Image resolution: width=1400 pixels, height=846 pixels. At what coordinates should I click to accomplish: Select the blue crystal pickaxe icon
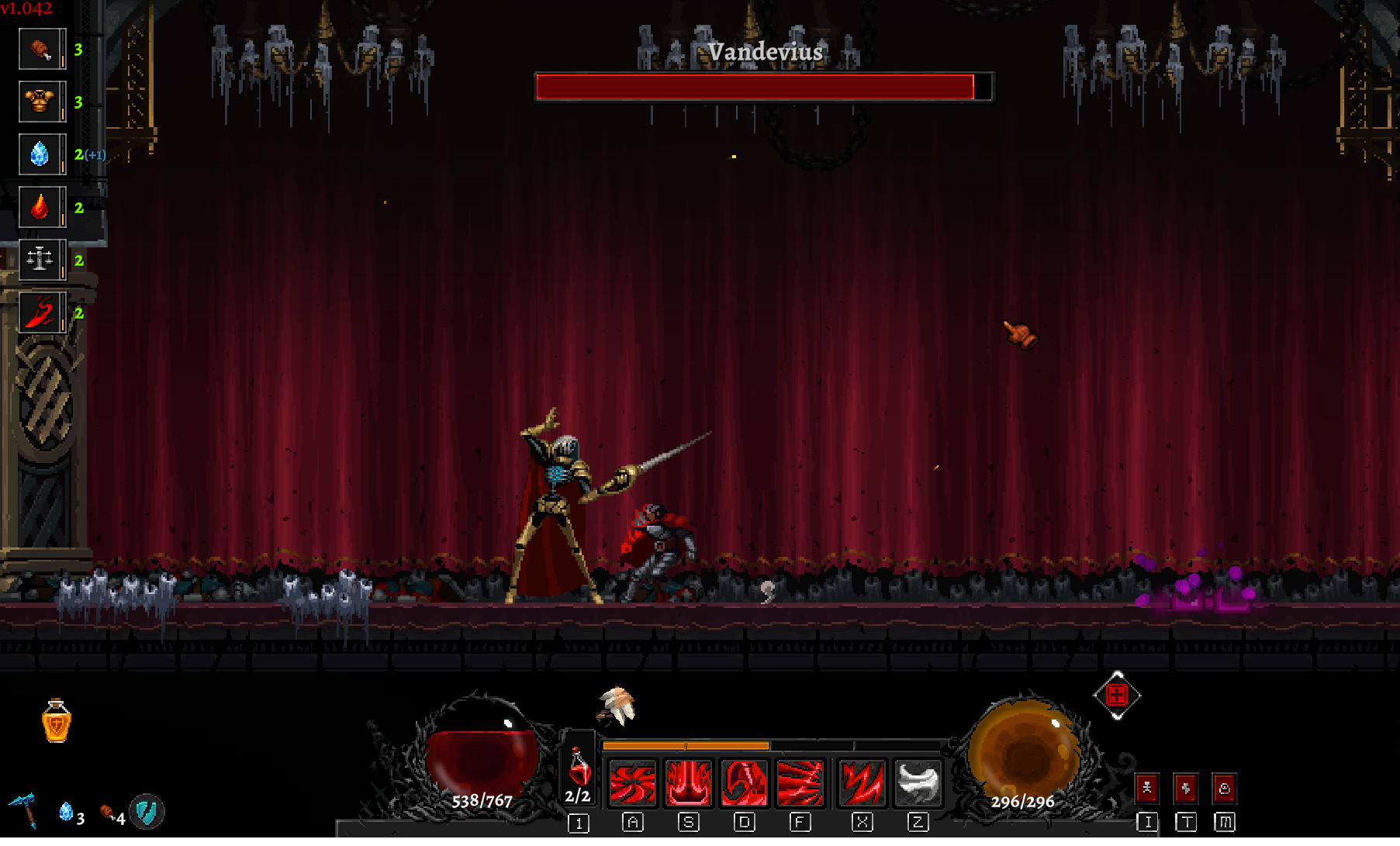(x=24, y=810)
